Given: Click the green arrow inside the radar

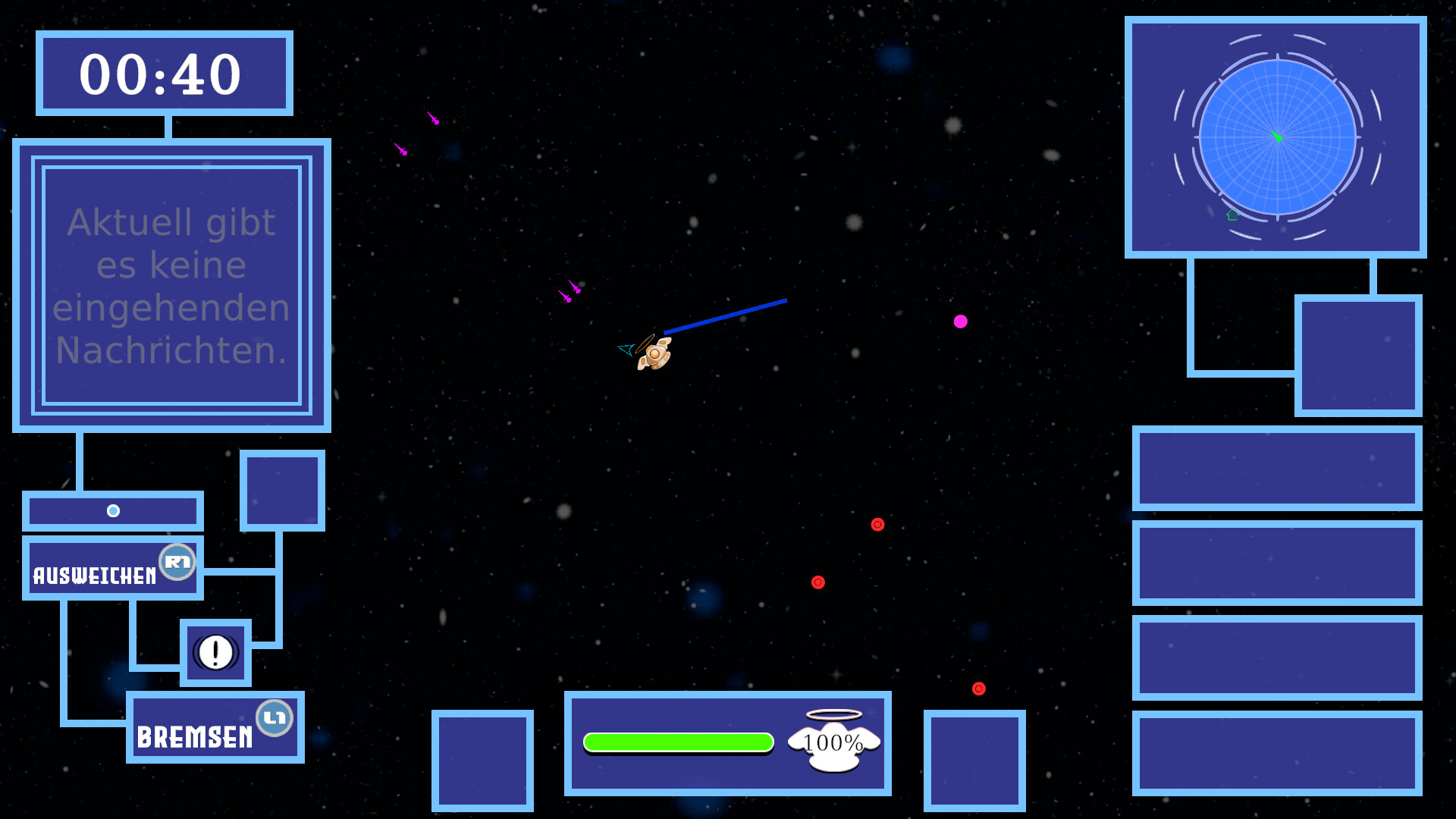Looking at the screenshot, I should click(1278, 136).
